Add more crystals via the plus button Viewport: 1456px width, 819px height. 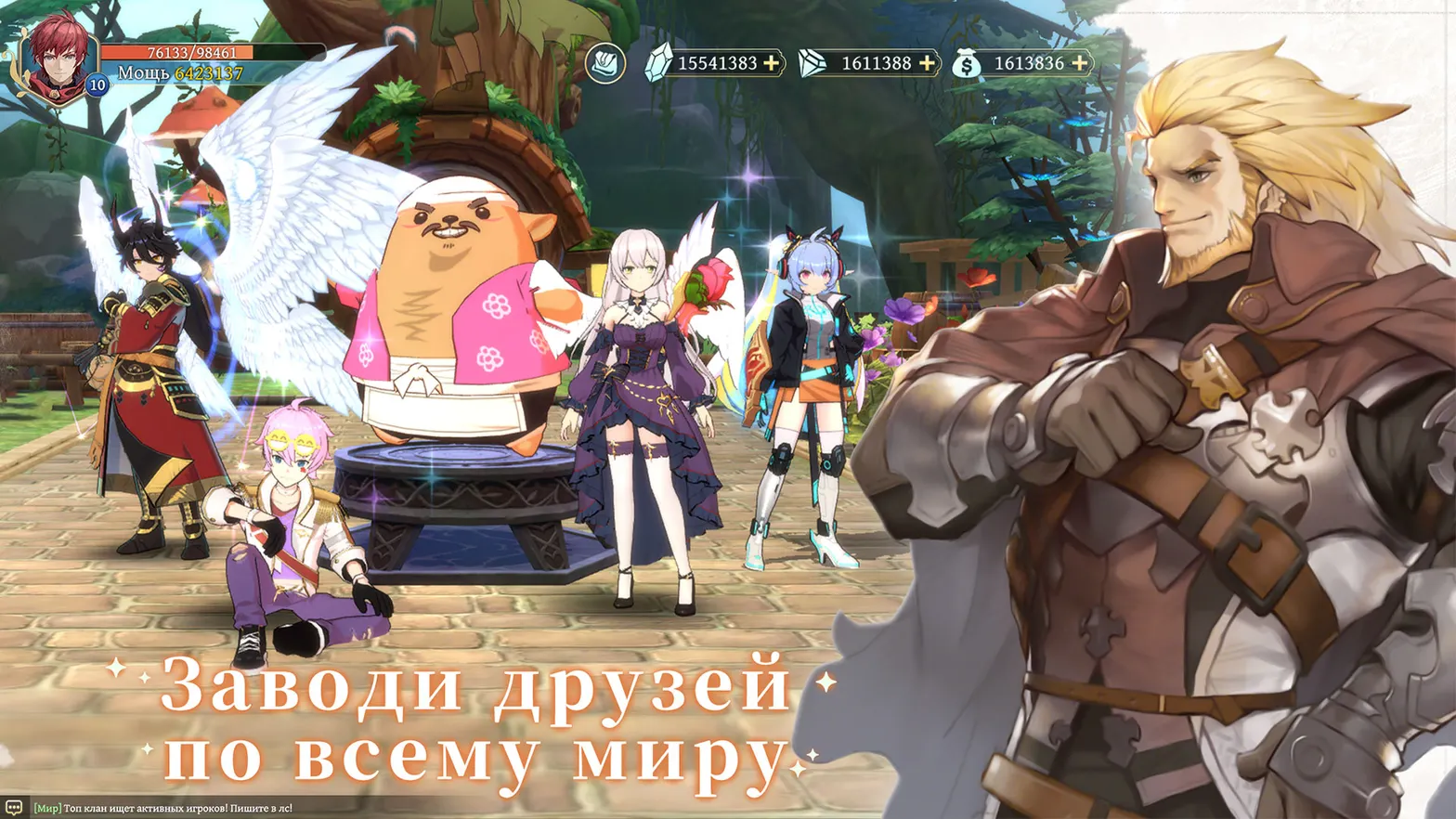771,63
